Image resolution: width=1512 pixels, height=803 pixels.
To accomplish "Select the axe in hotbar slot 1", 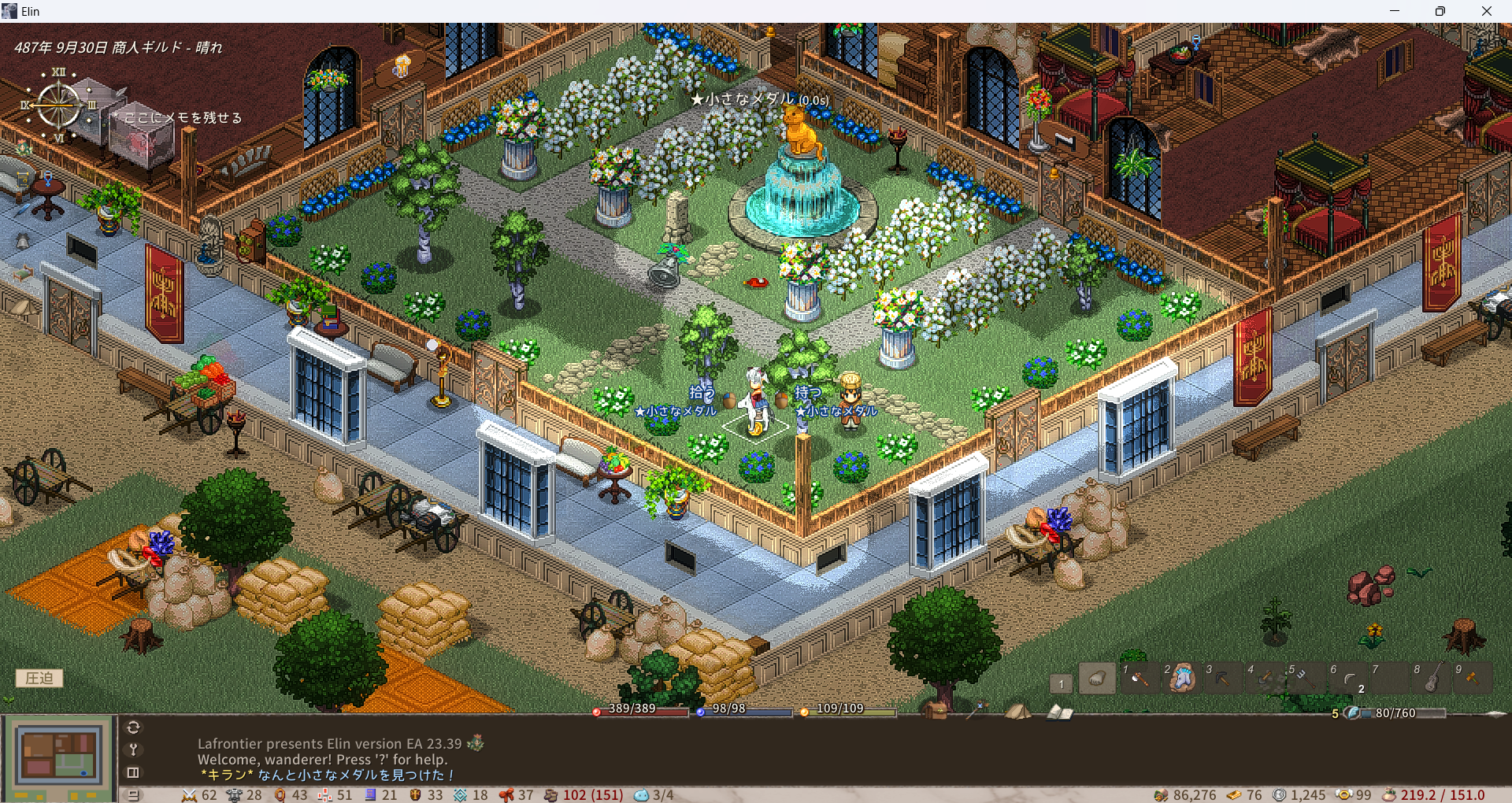I will pyautogui.click(x=1140, y=678).
